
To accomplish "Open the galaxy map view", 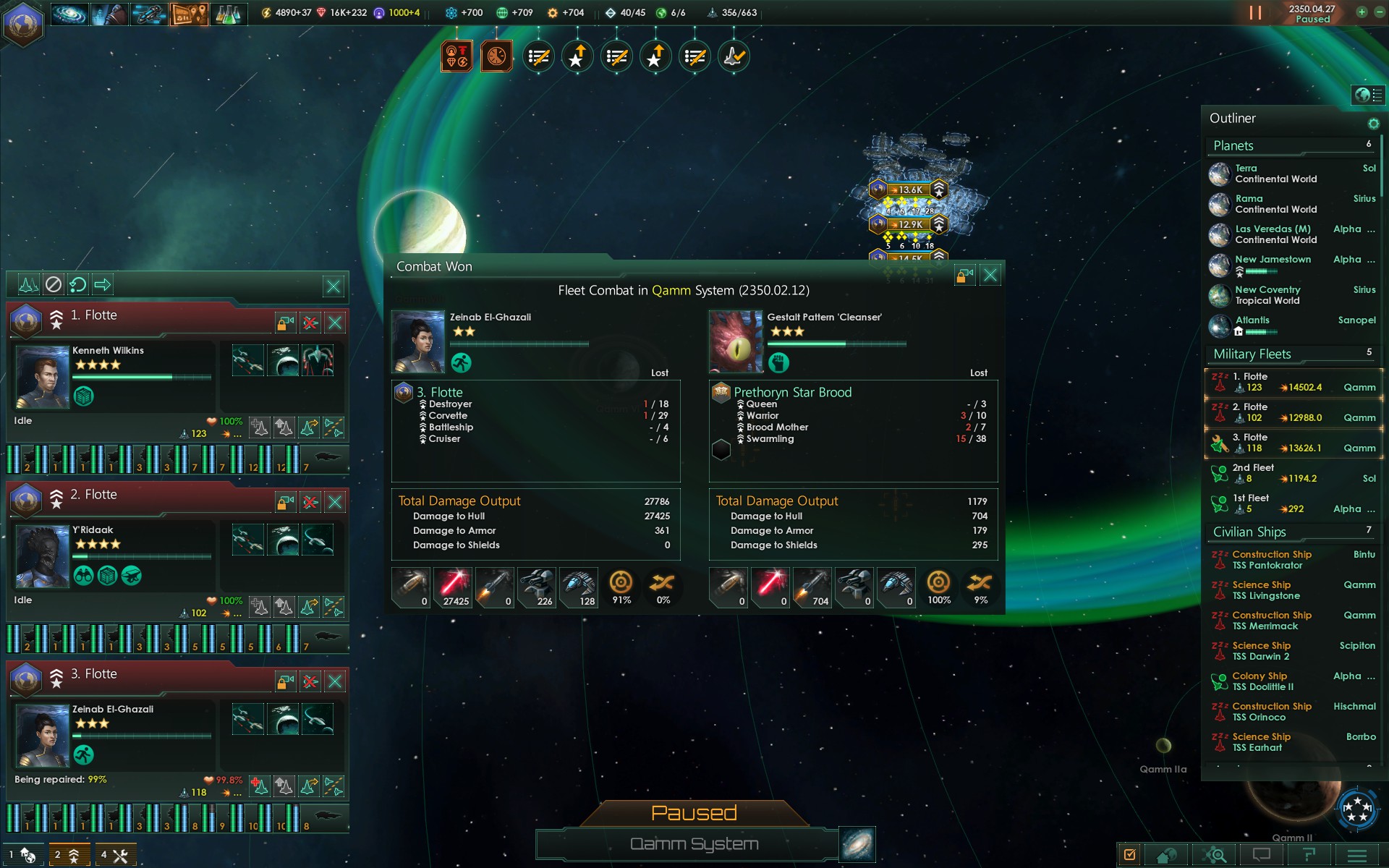I will 857,844.
